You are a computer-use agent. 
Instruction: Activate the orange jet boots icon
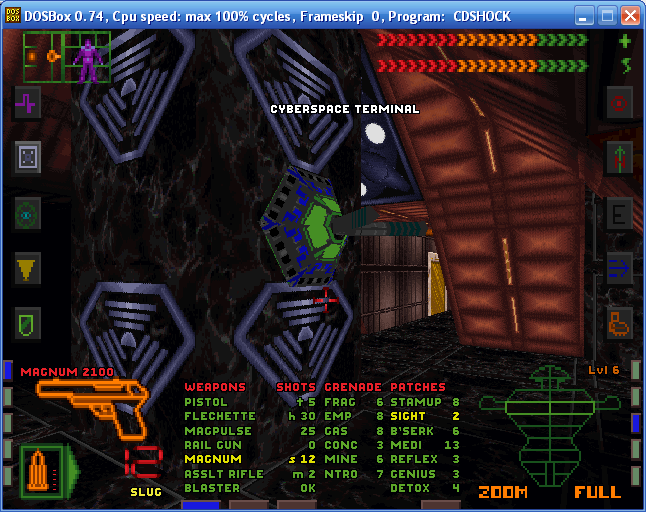click(x=620, y=323)
